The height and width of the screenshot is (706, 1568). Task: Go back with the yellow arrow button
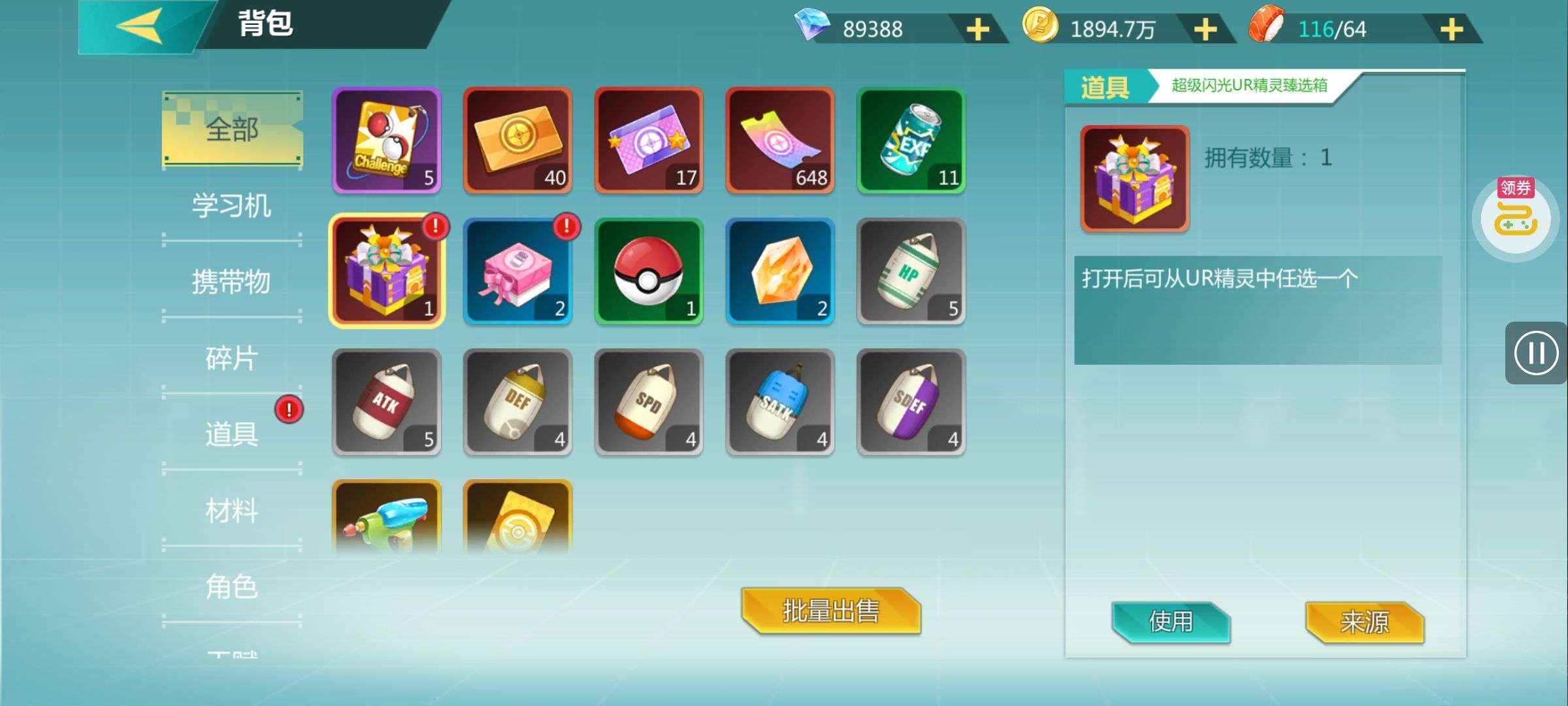[x=140, y=26]
